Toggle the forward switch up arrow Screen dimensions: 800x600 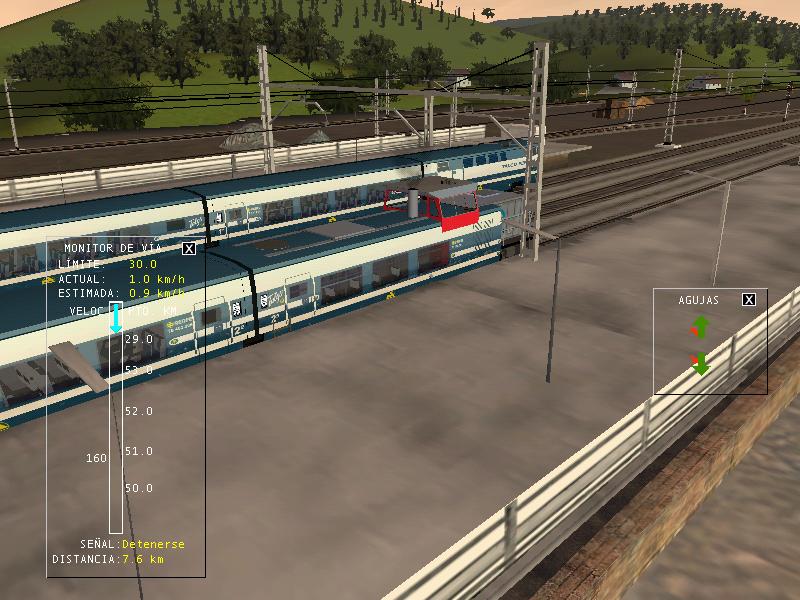pyautogui.click(x=700, y=327)
